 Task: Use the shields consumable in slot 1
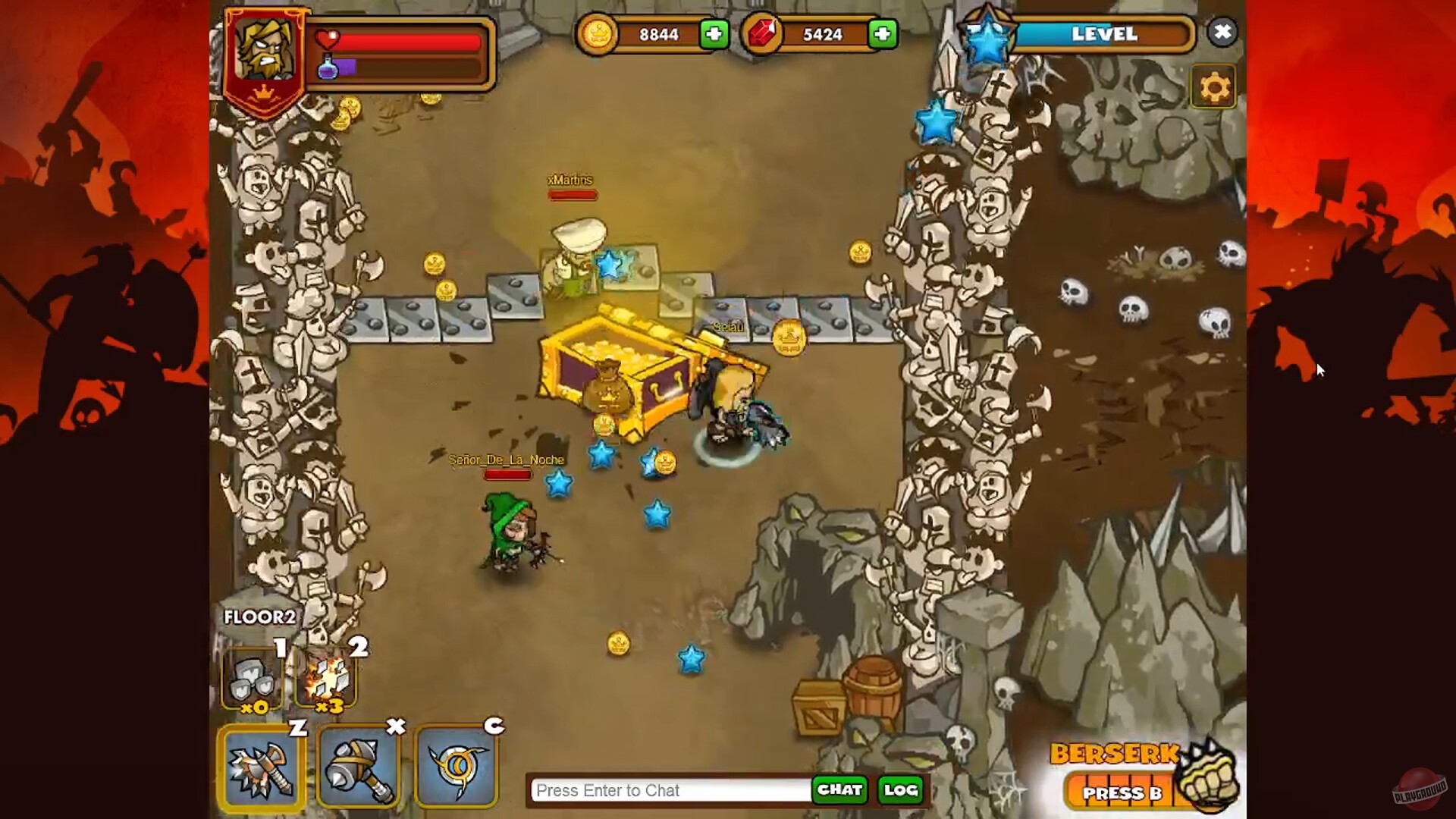click(x=254, y=679)
